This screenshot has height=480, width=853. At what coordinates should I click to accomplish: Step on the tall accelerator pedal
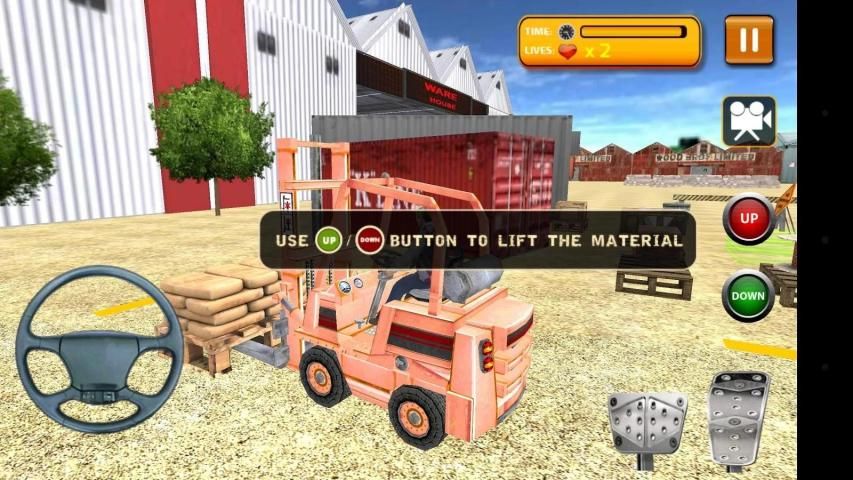(x=738, y=416)
